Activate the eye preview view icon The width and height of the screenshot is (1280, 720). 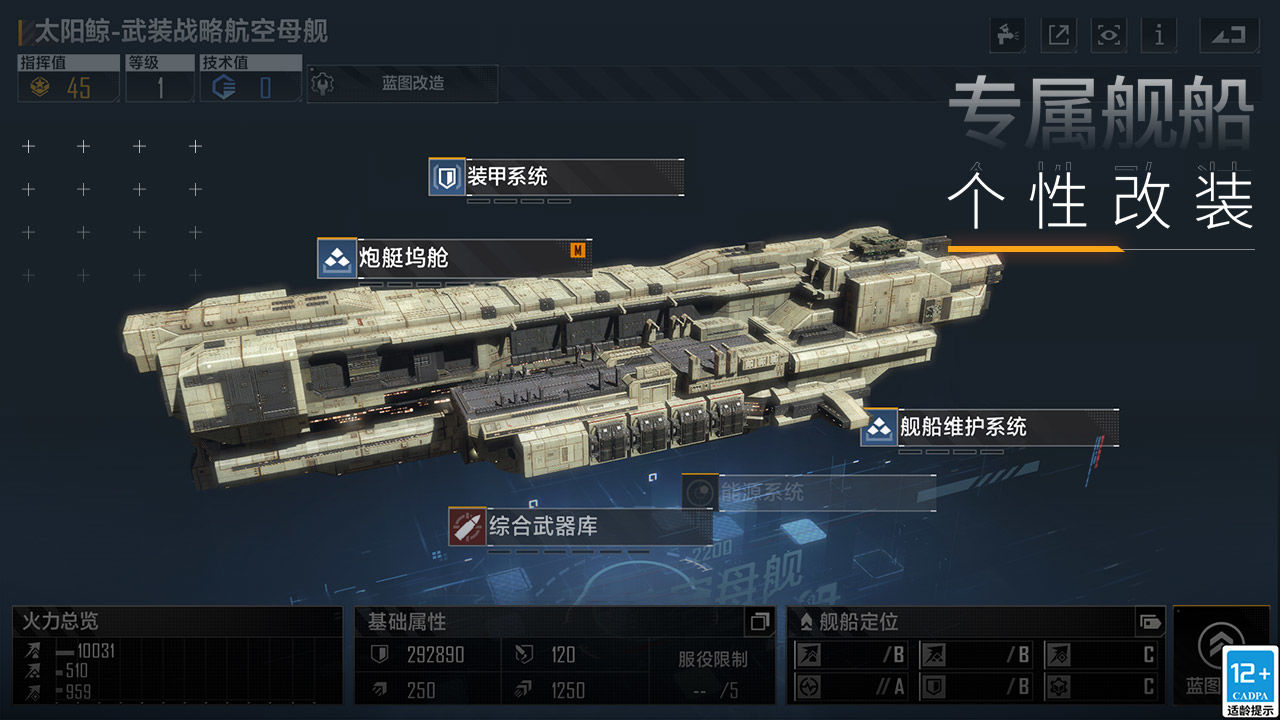(1108, 35)
